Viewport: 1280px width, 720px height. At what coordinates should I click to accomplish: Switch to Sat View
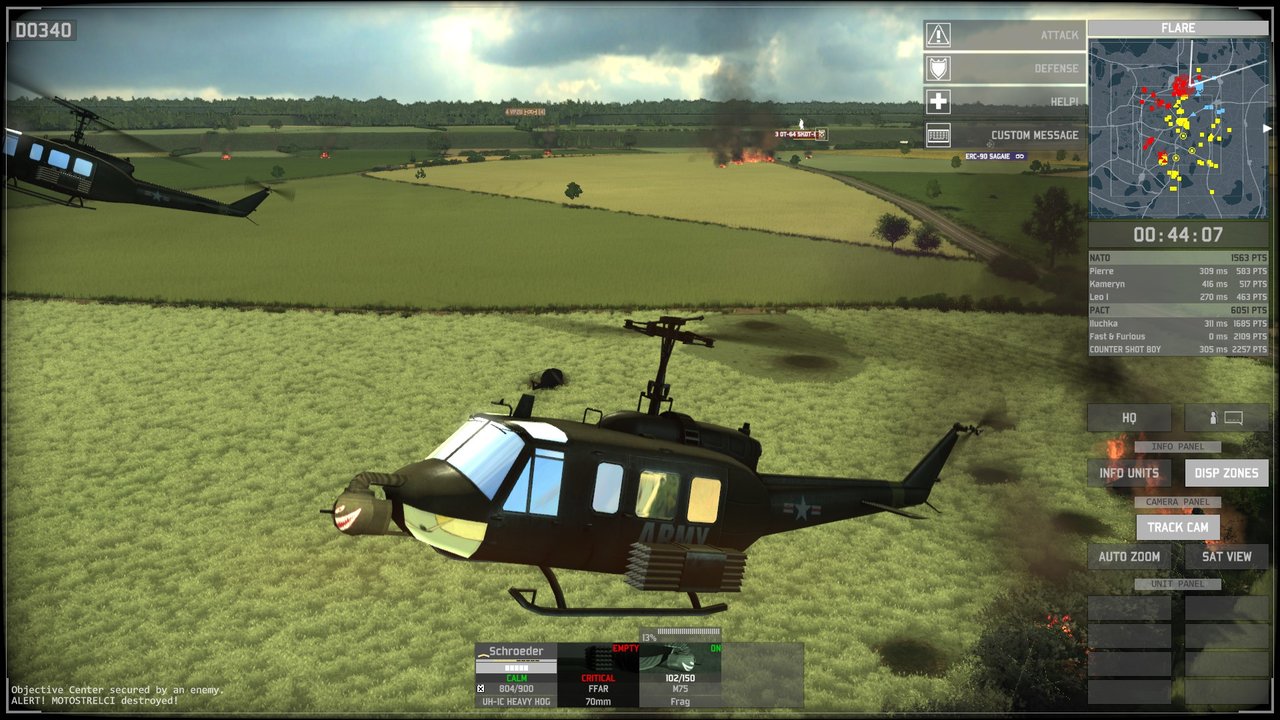tap(1226, 557)
